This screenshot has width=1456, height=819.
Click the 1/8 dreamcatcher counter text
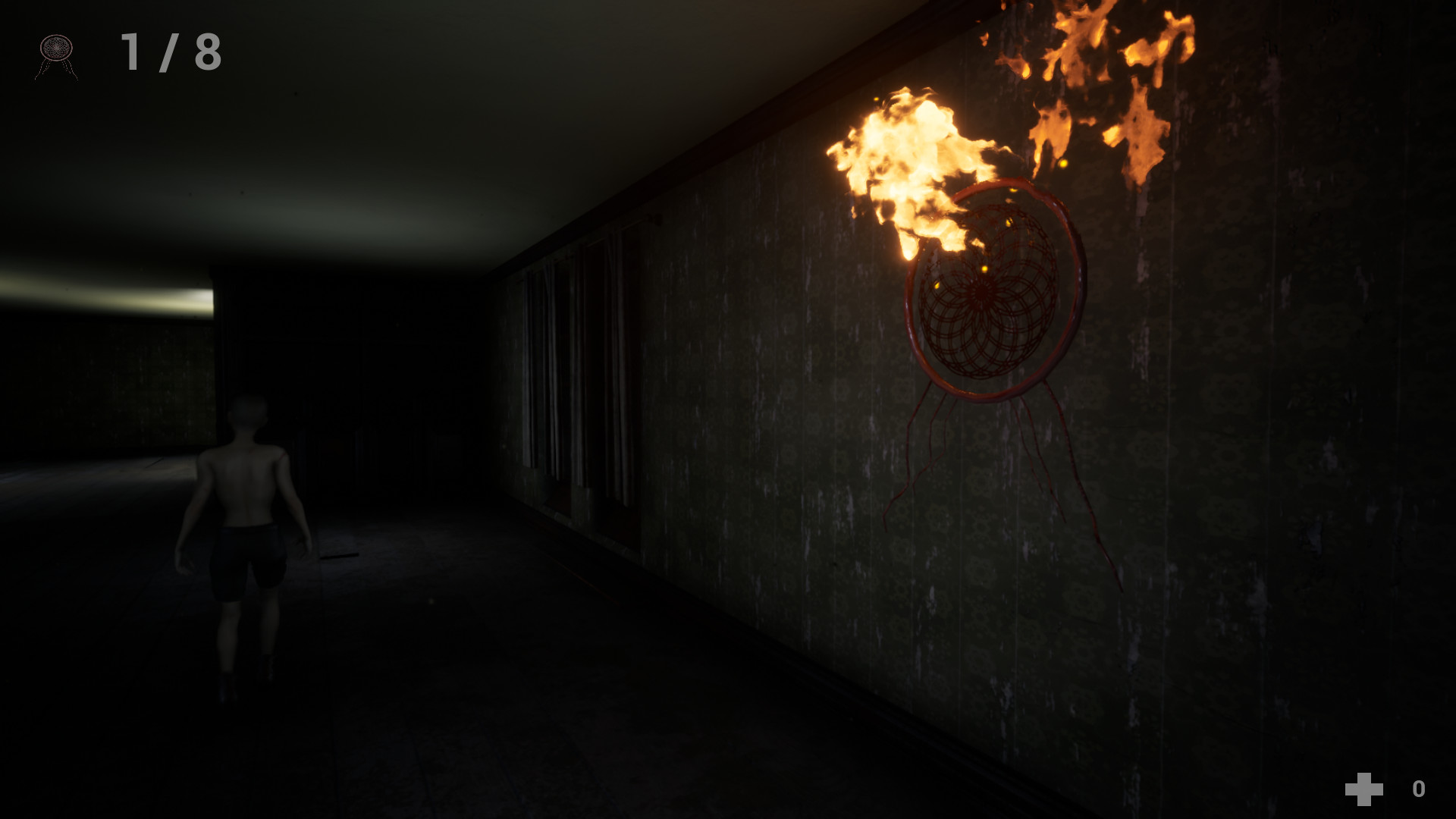(x=171, y=52)
